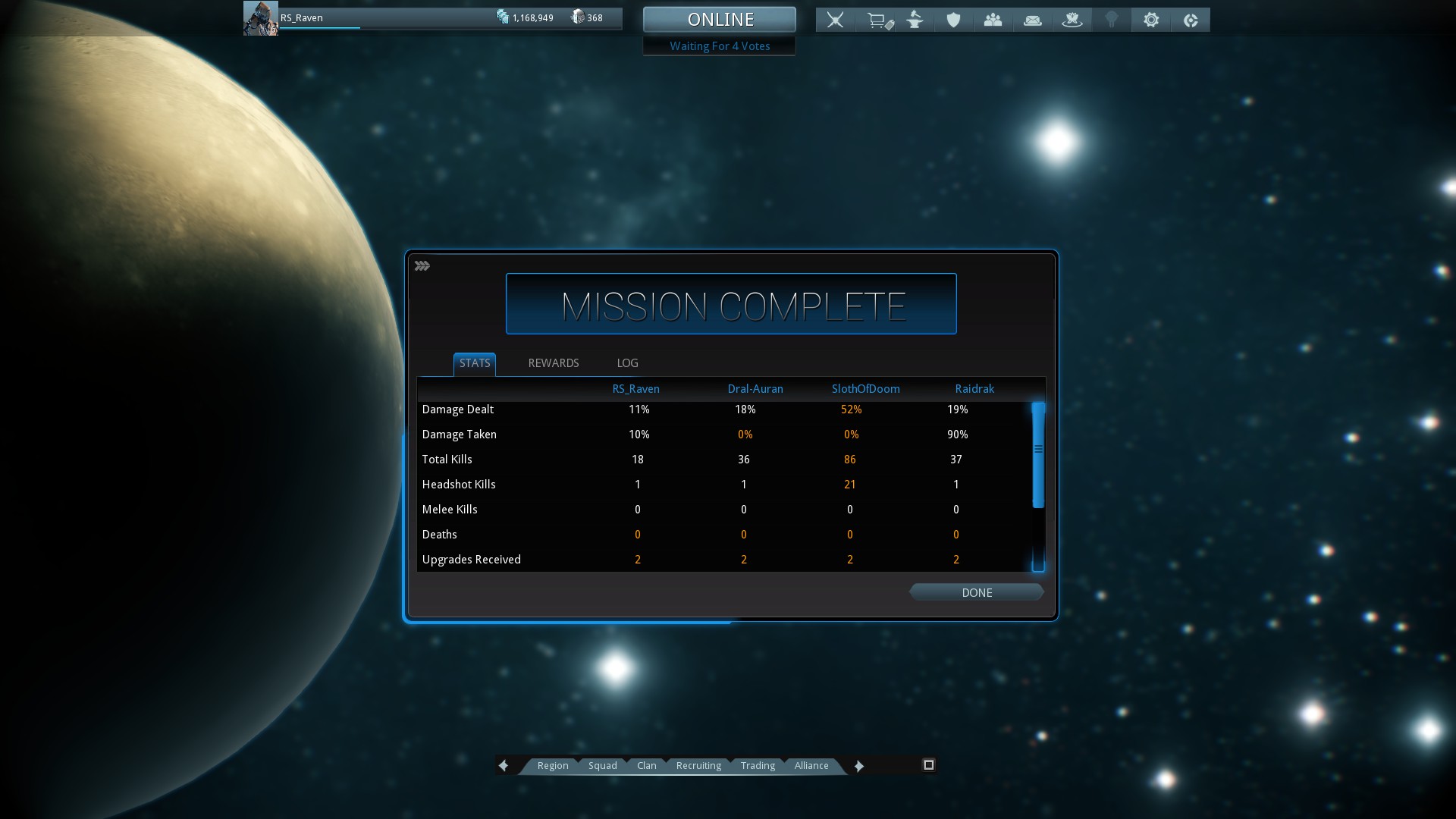Open the LOG tab
The height and width of the screenshot is (819, 1456).
tap(627, 363)
